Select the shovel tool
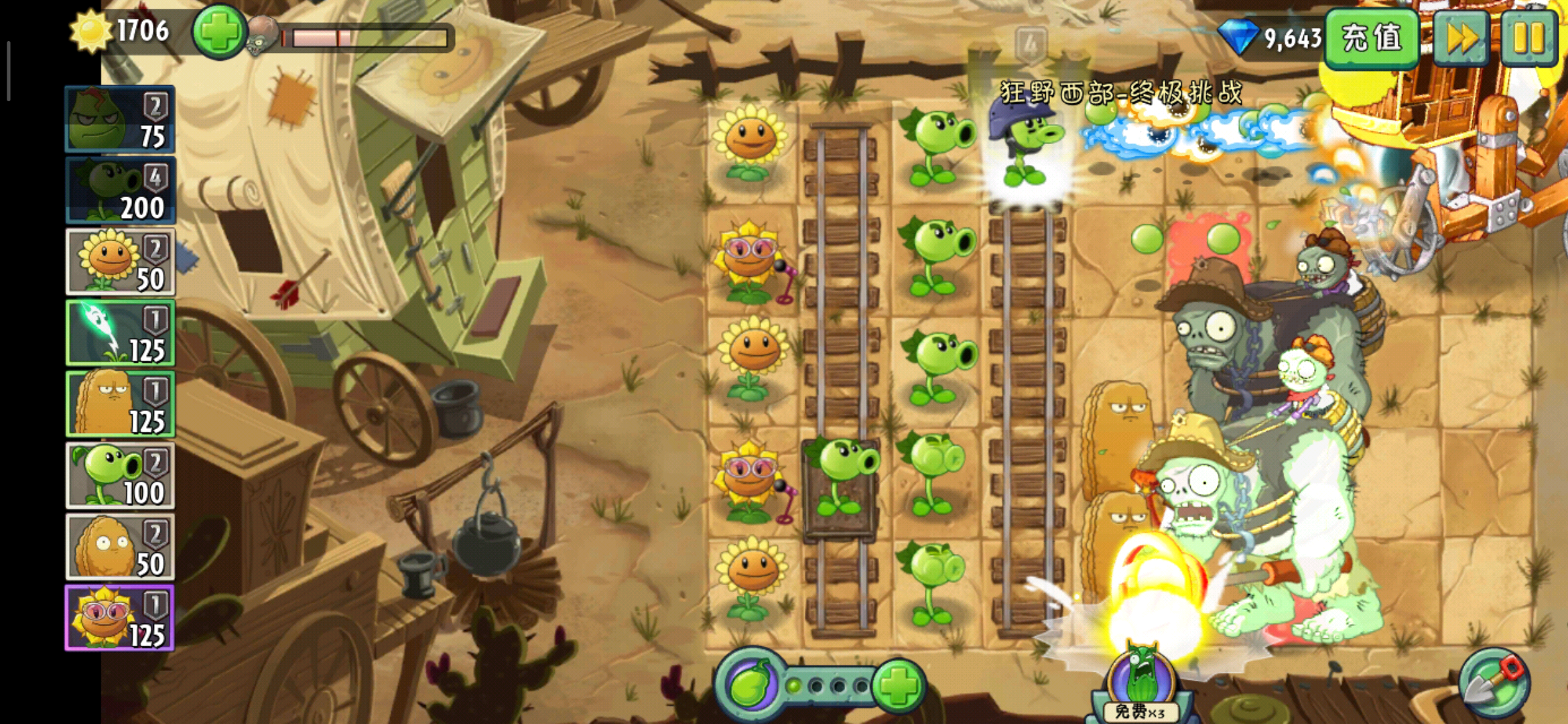This screenshot has height=724, width=1568. pos(1494,684)
